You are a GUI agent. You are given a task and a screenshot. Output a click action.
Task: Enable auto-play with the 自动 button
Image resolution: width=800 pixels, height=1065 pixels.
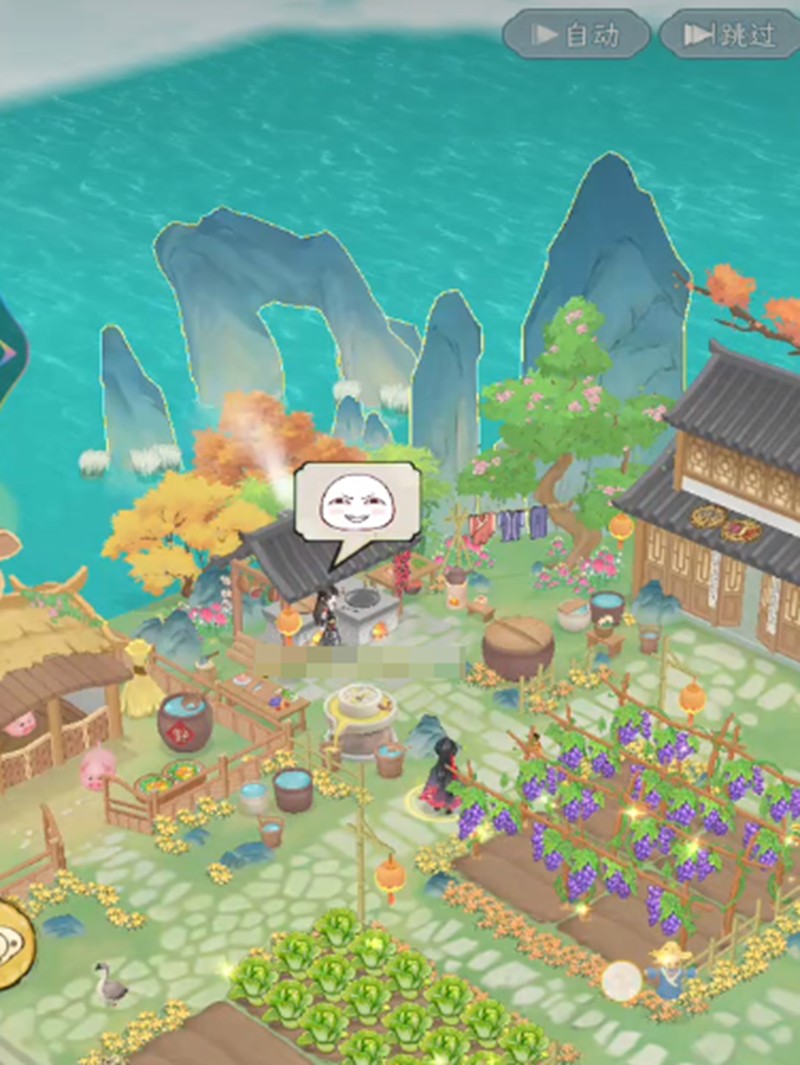pos(576,35)
